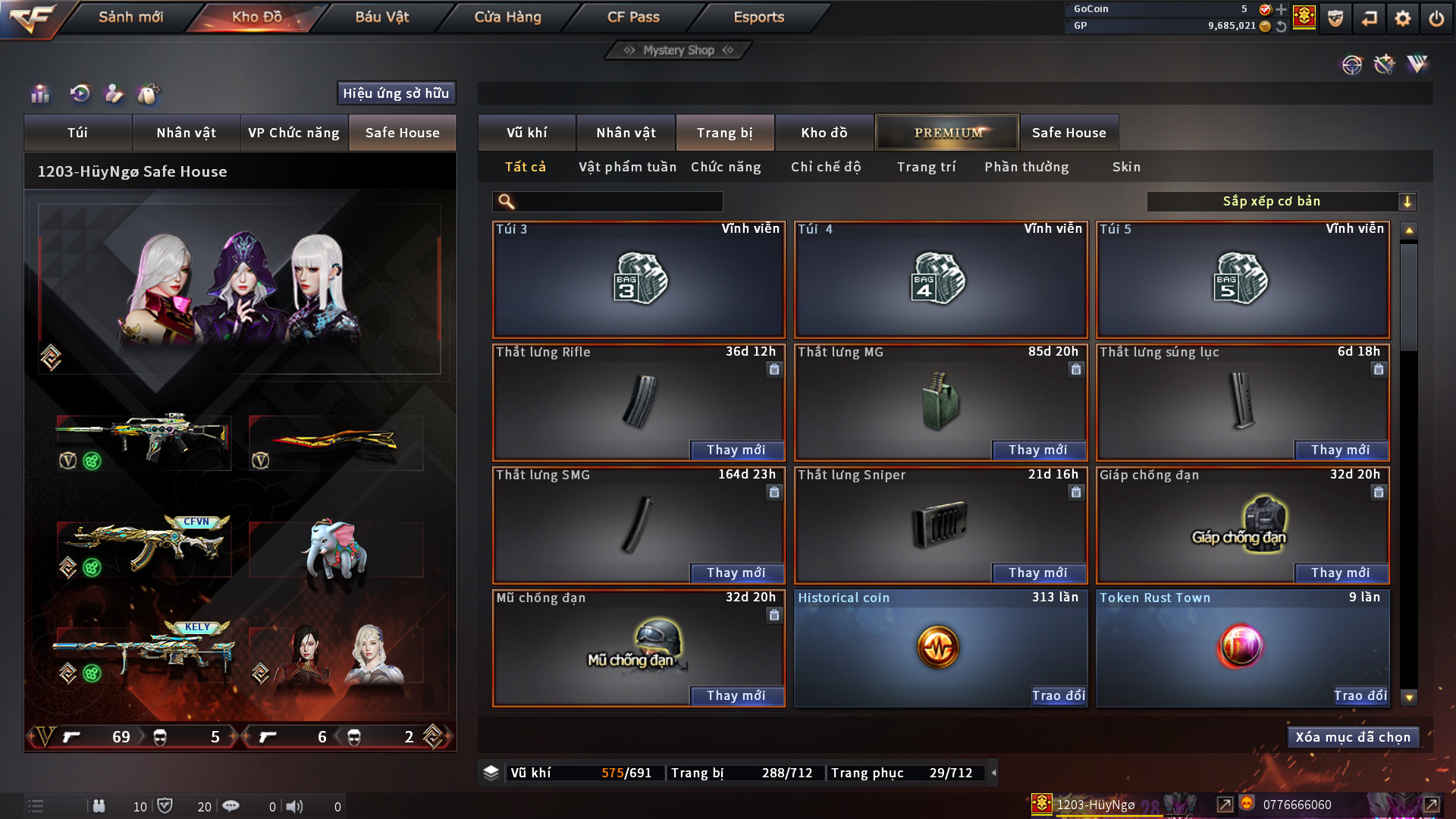Open the CF Pass menu
The image size is (1456, 819).
click(x=633, y=17)
